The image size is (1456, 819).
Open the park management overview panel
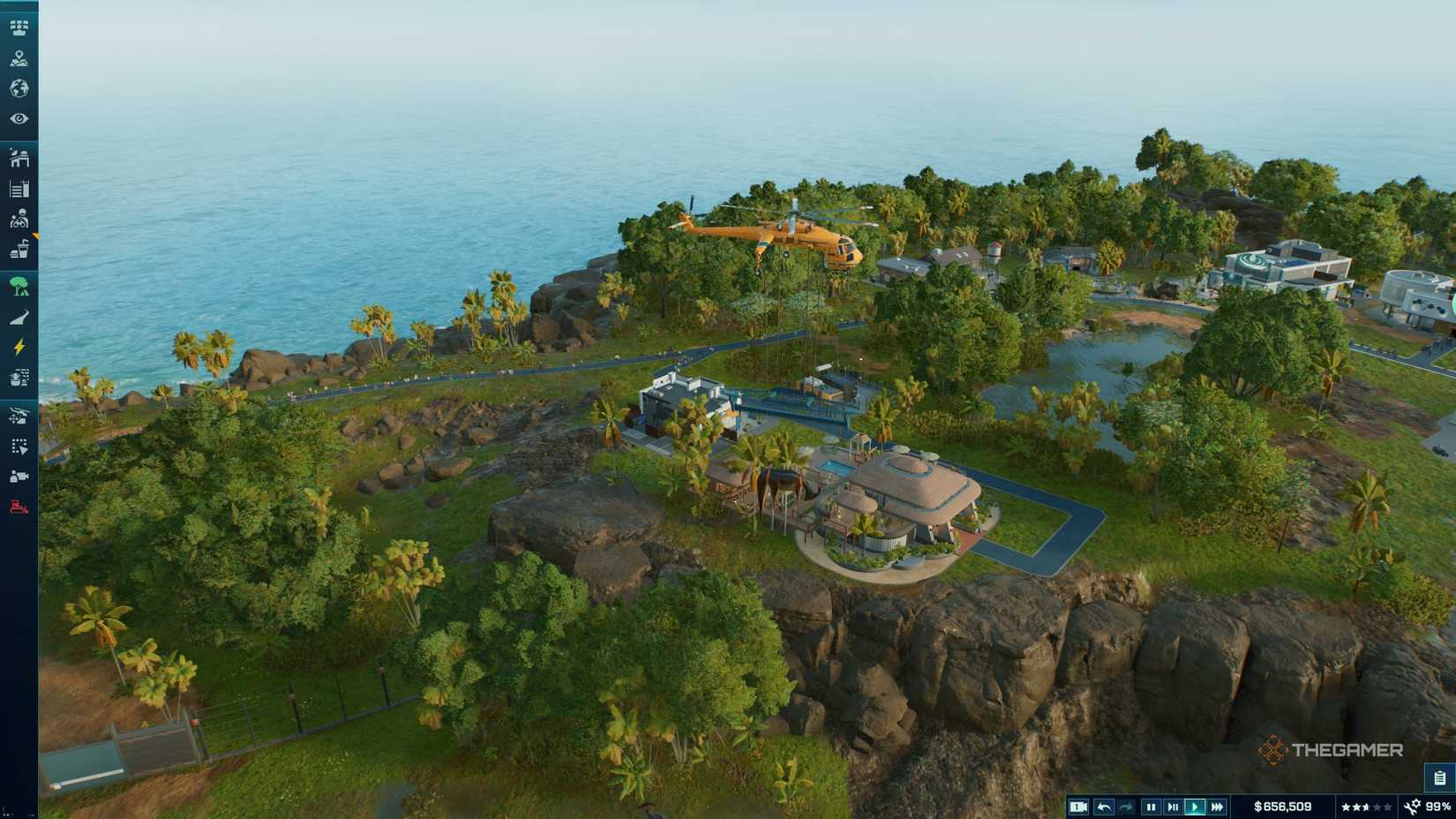(x=19, y=27)
